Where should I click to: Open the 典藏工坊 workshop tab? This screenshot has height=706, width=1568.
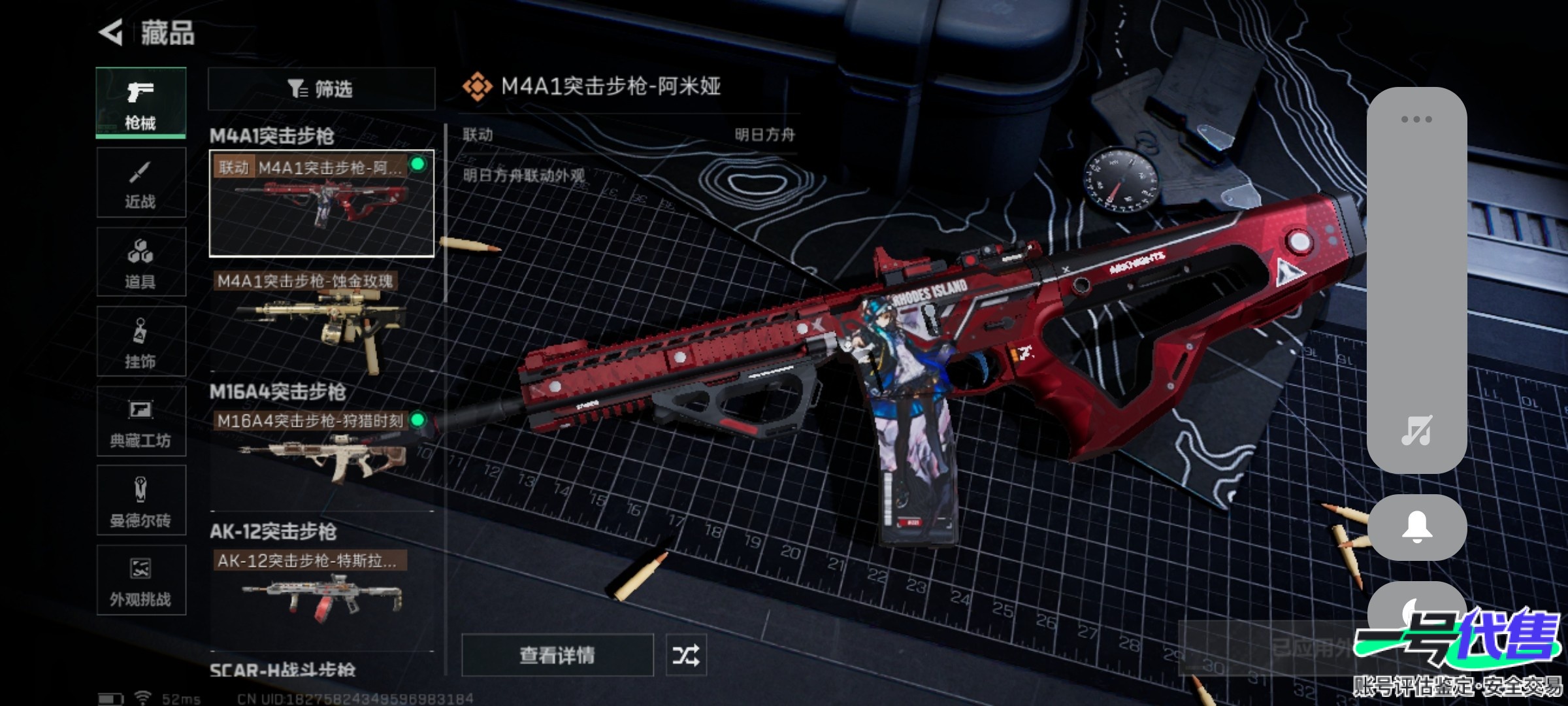(x=140, y=421)
